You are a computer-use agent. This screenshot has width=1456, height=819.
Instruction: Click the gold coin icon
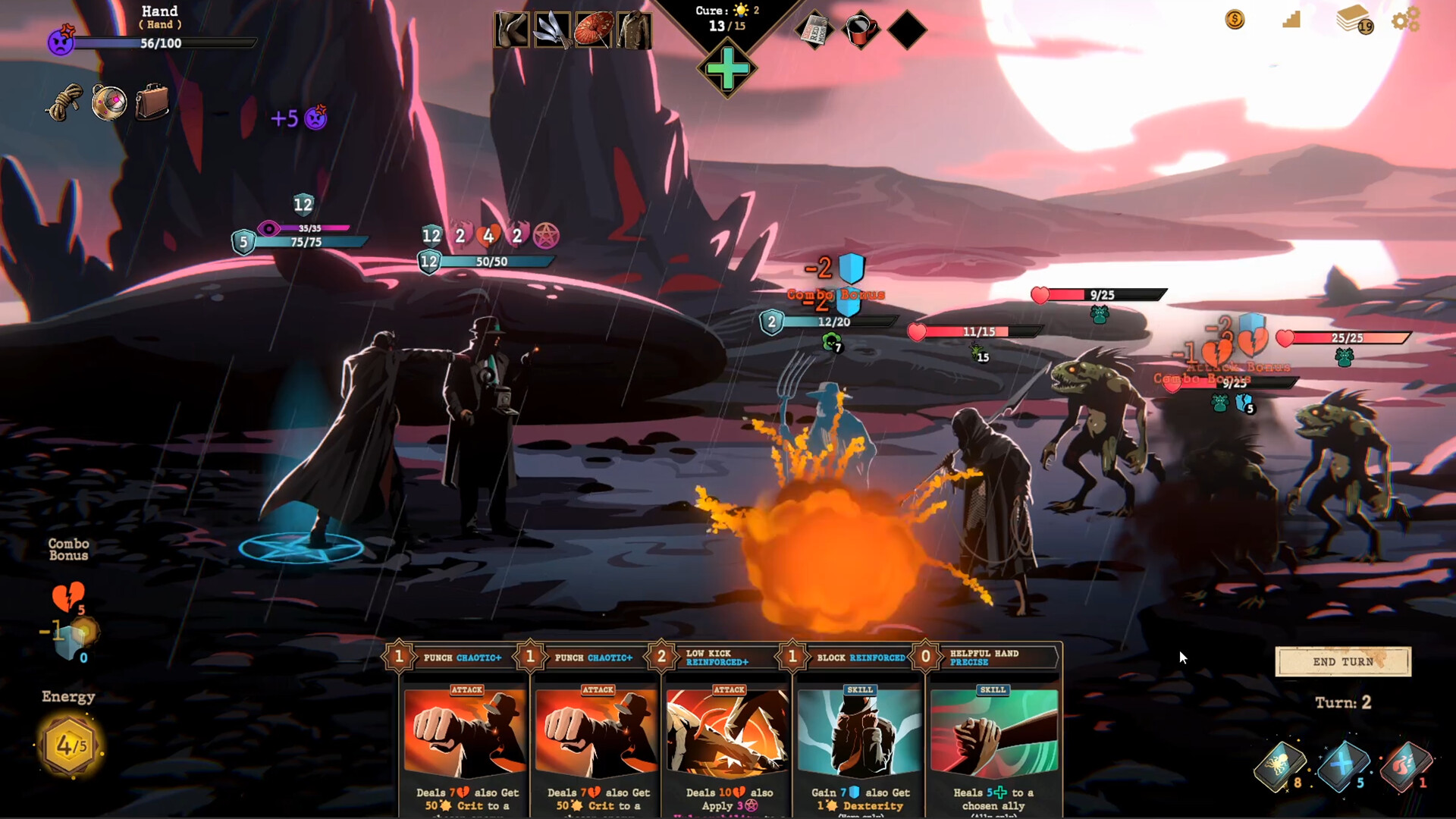click(1235, 20)
